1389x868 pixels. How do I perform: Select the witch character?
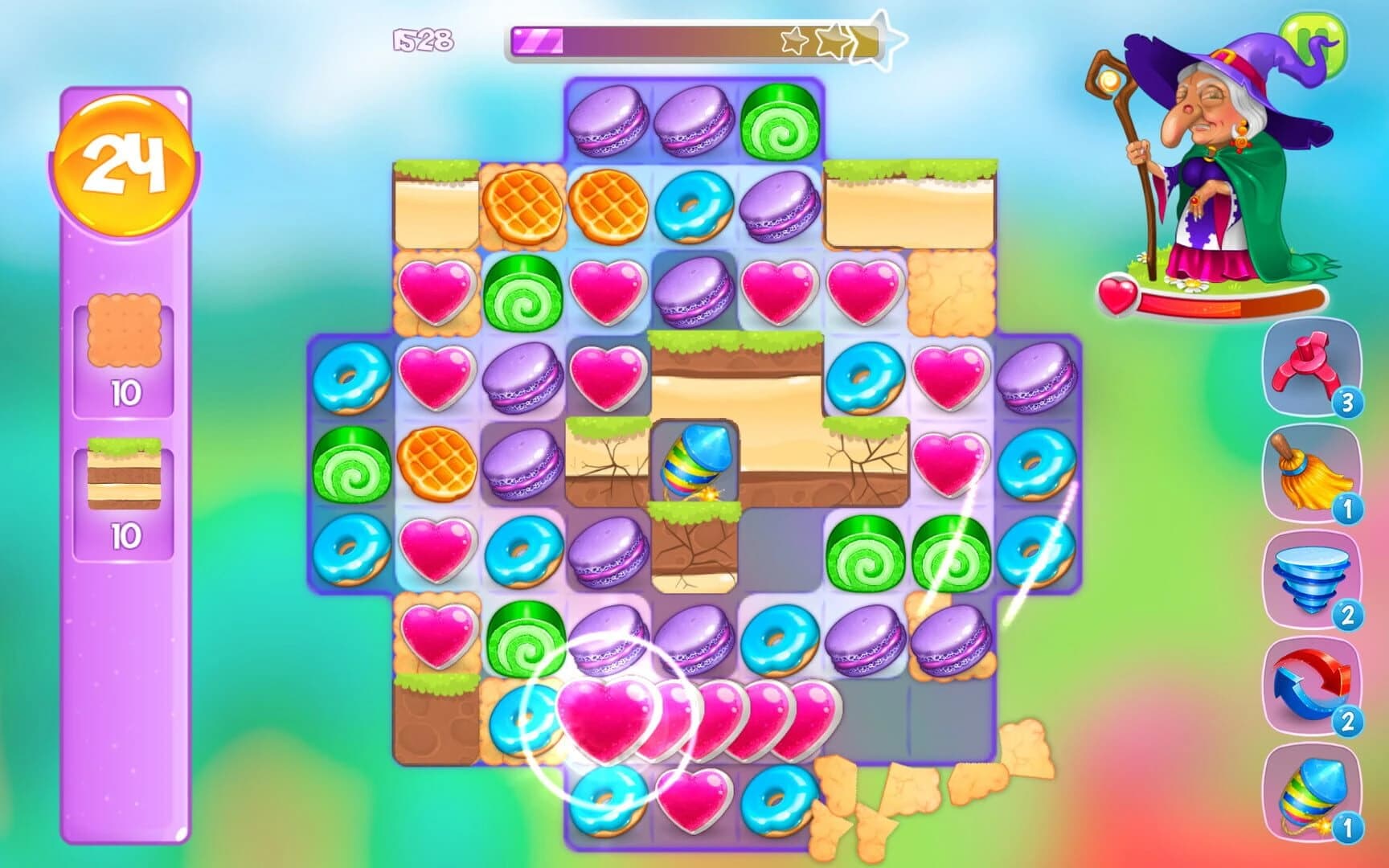click(x=1206, y=161)
